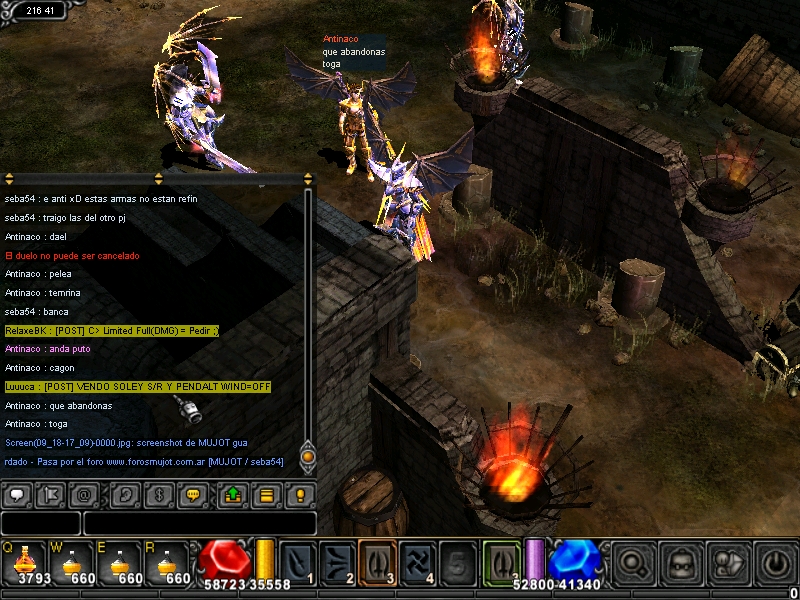
Task: Select the Q hotkey healing potion slot
Action: [x=25, y=561]
